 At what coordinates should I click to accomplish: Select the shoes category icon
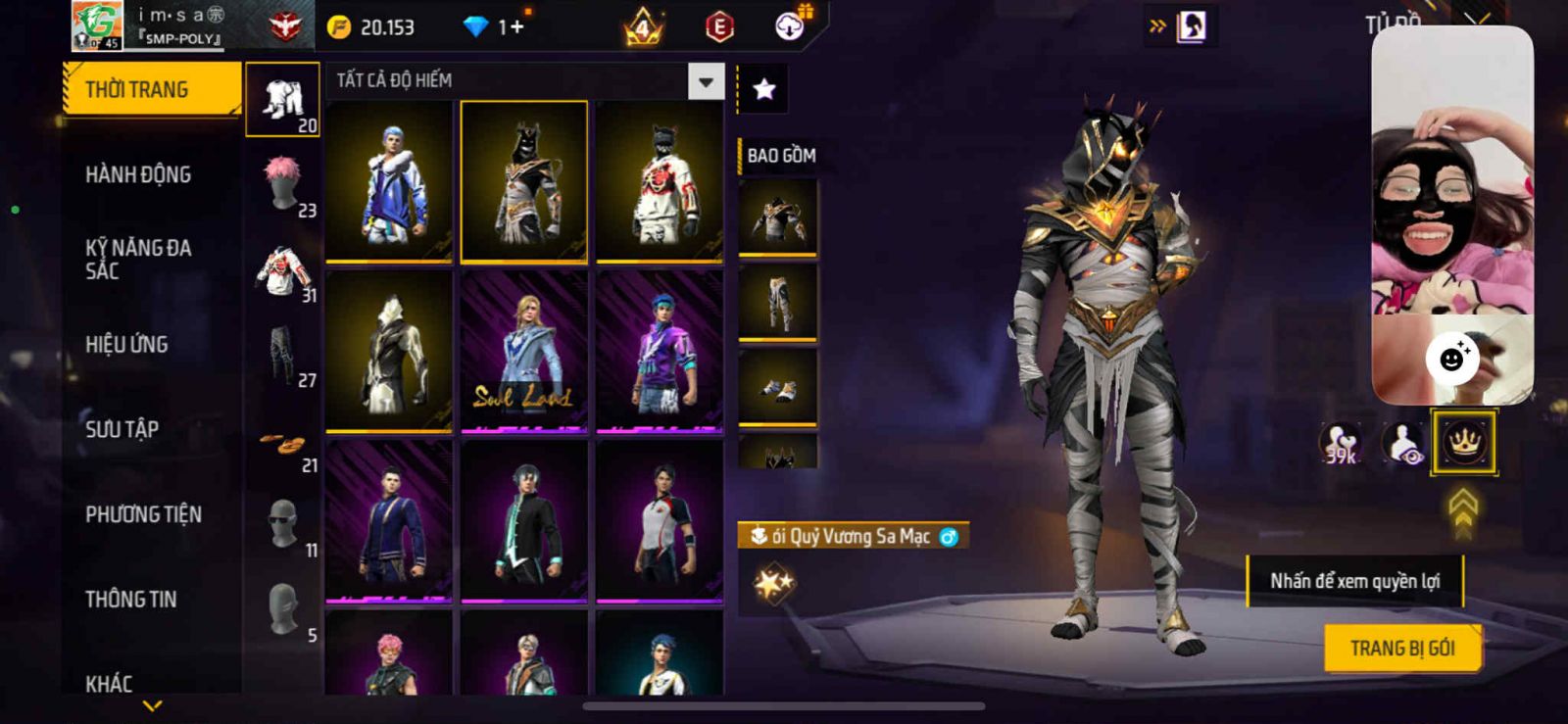pyautogui.click(x=282, y=446)
